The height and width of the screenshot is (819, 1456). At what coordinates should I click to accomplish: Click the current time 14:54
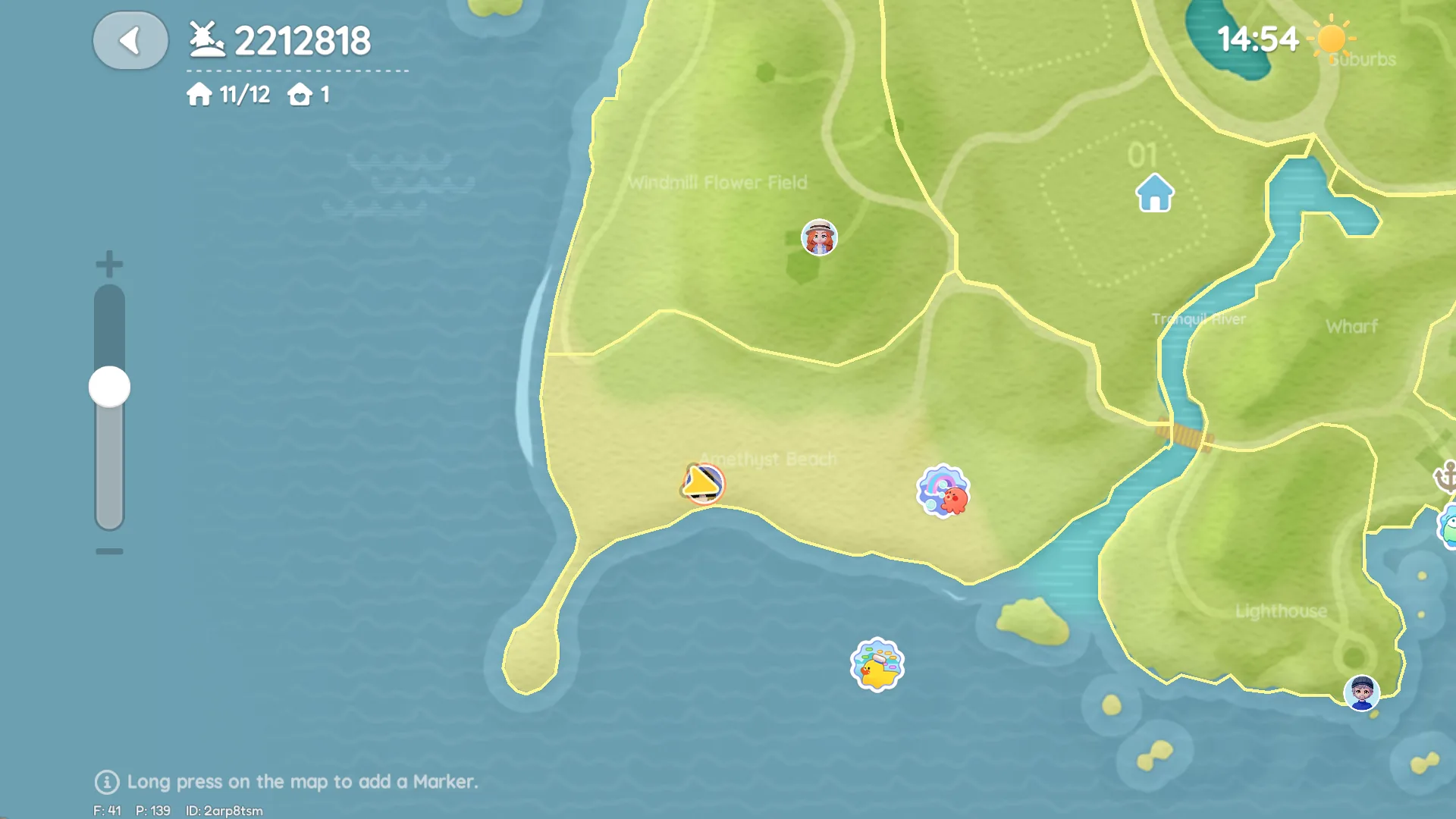[1257, 39]
